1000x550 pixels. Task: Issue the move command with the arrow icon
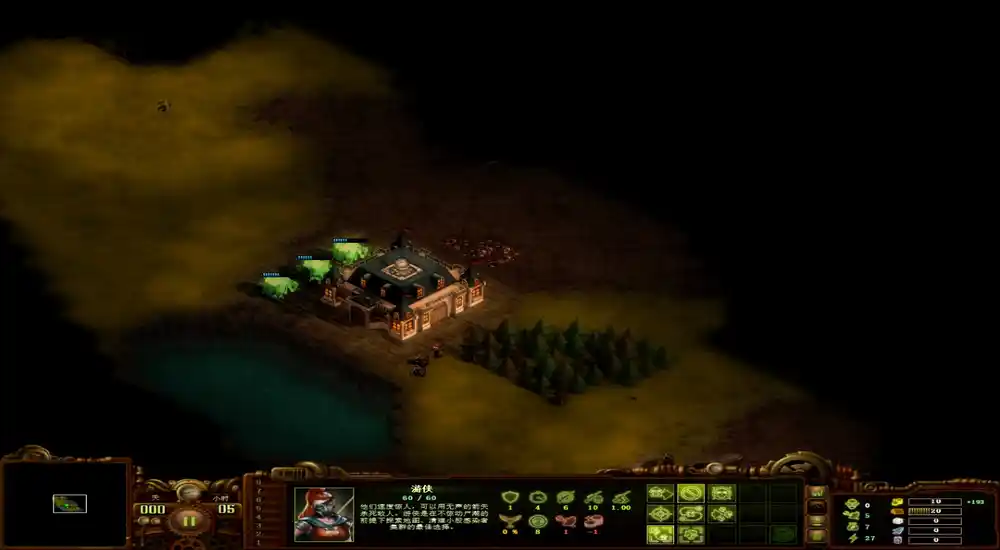pyautogui.click(x=661, y=493)
